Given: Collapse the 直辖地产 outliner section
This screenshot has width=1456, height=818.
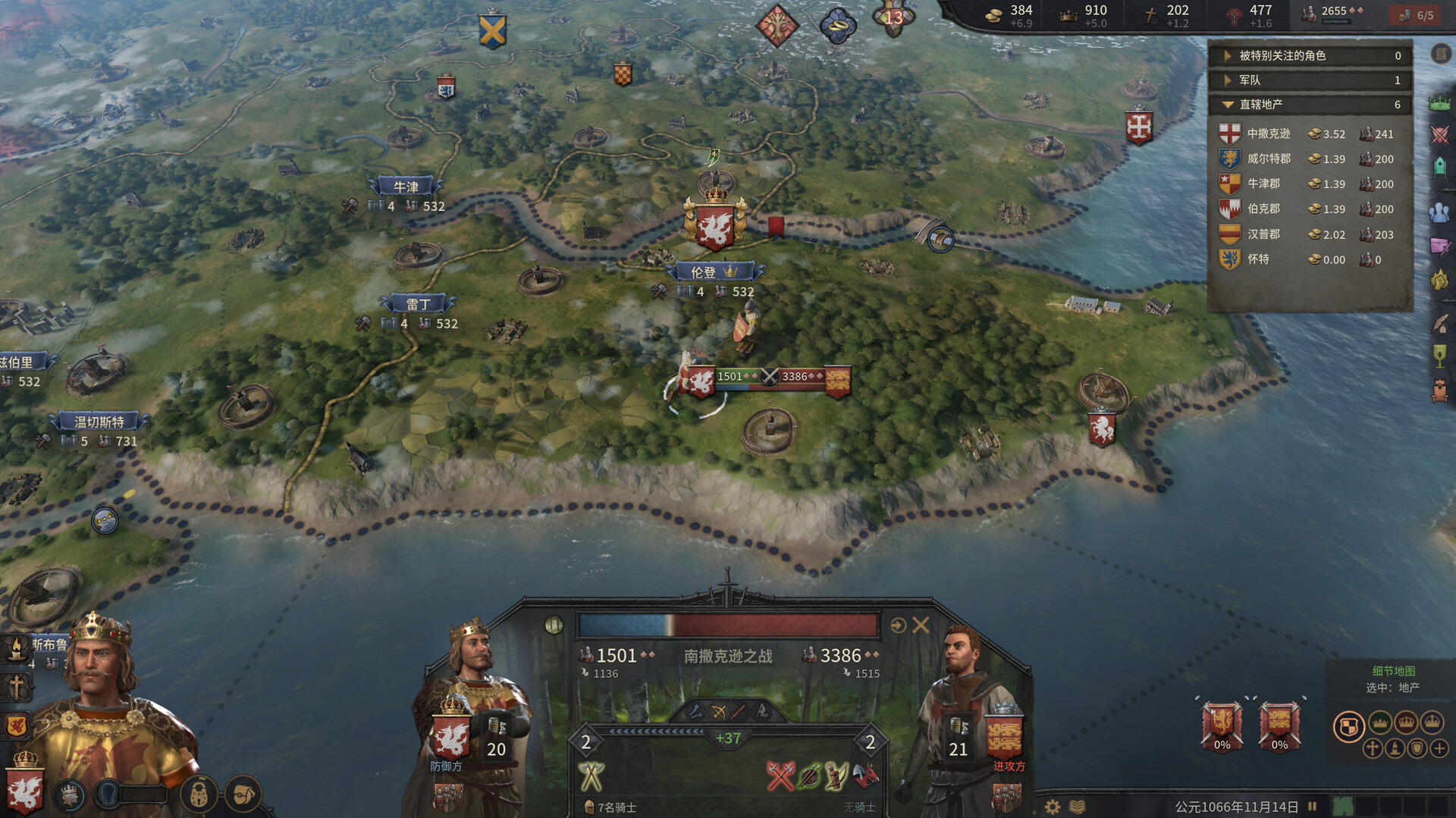Looking at the screenshot, I should [1227, 105].
